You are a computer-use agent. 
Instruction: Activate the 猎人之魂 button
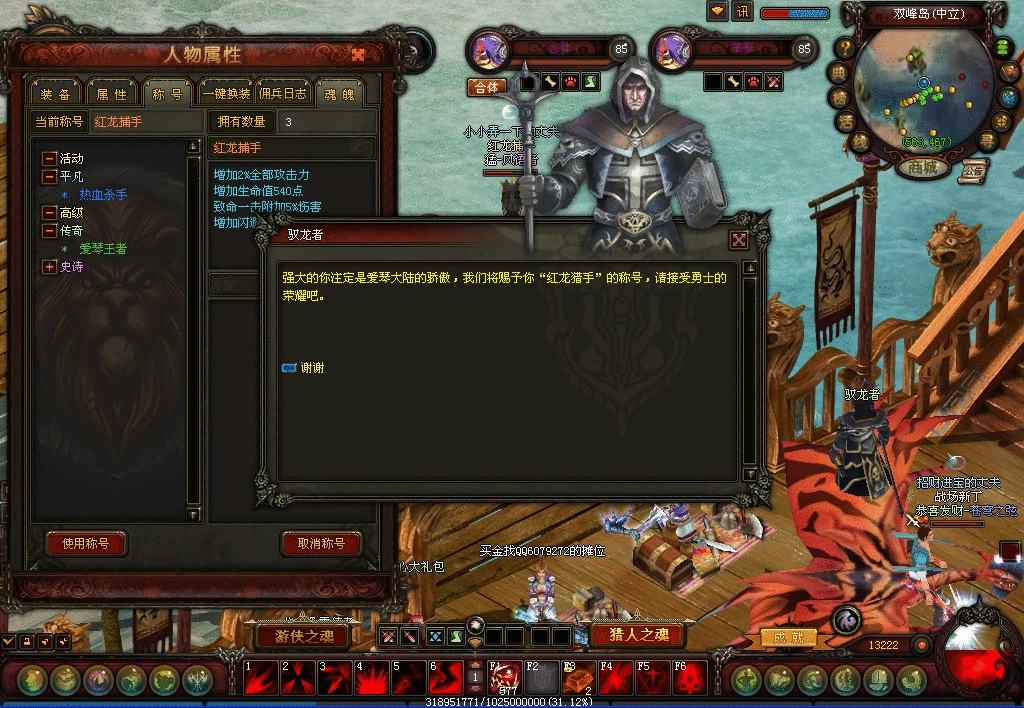(636, 635)
